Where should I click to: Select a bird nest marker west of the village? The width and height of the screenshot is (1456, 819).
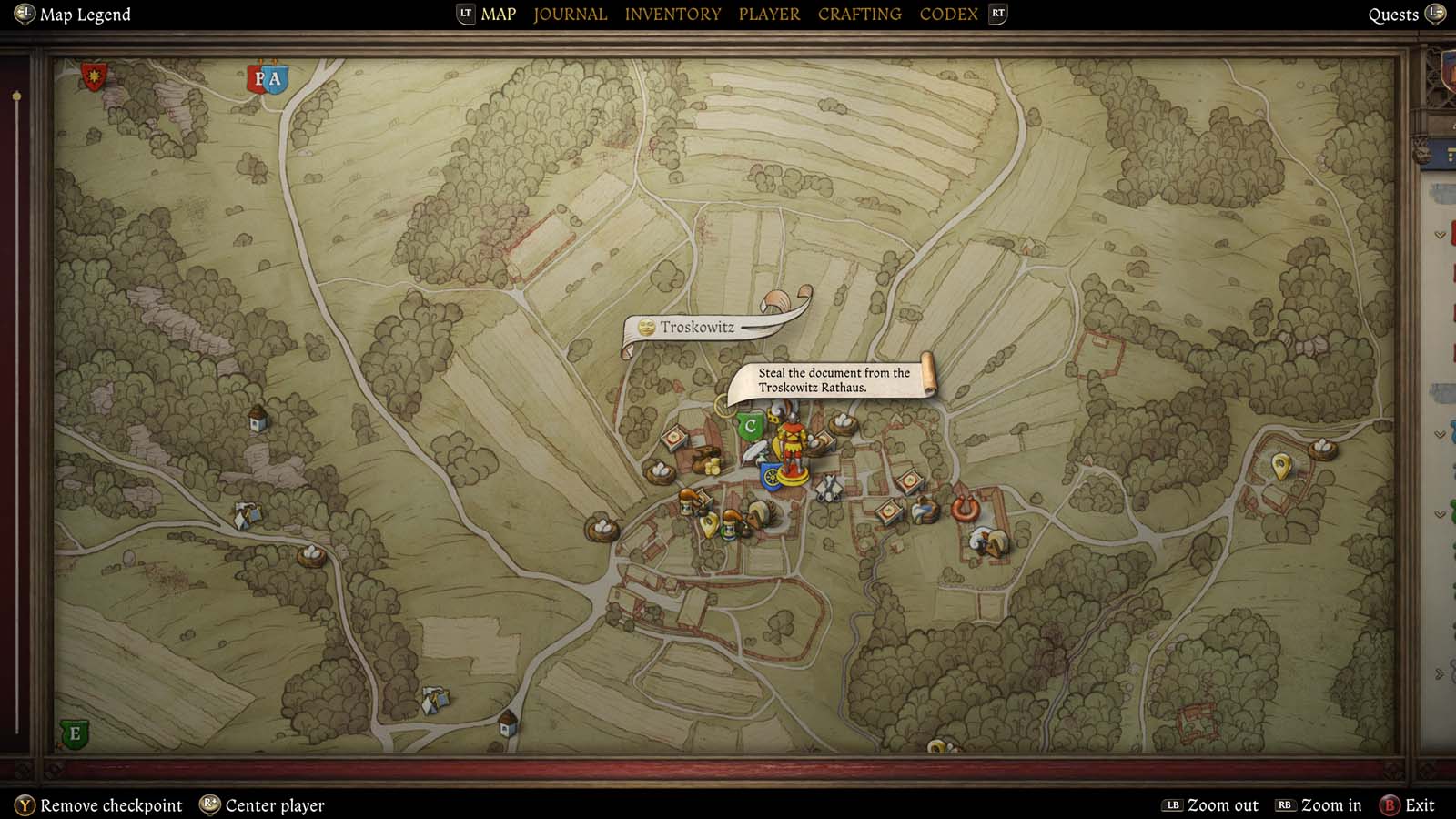tap(658, 470)
